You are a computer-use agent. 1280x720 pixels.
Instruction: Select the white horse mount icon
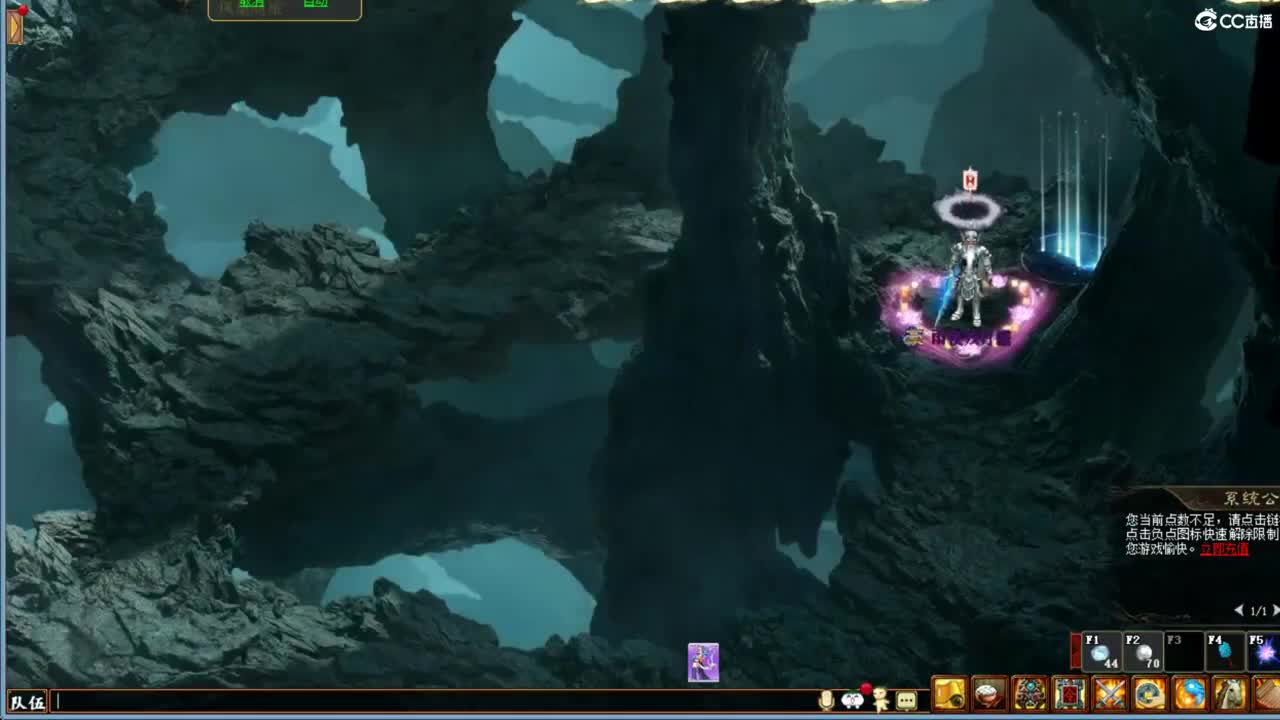coord(1229,694)
